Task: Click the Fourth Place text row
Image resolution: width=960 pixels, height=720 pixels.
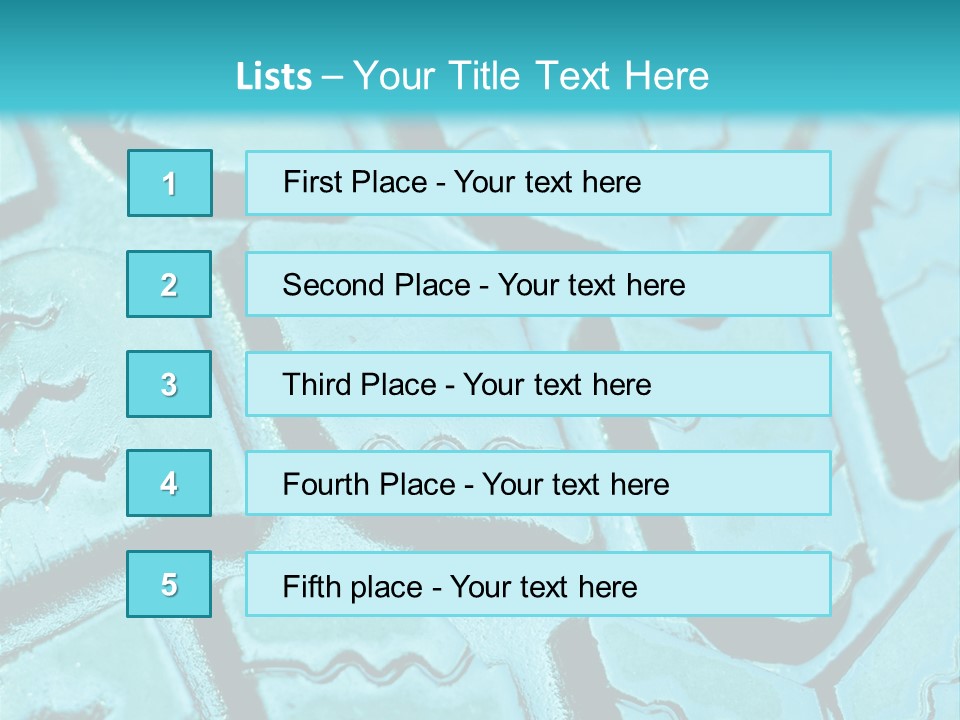Action: click(x=538, y=484)
